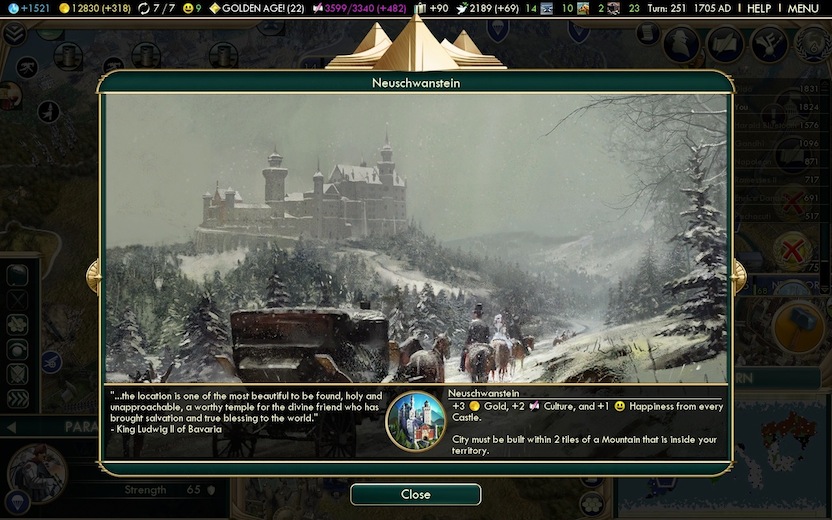Close the Neuschwanstein wonder popup

(415, 494)
